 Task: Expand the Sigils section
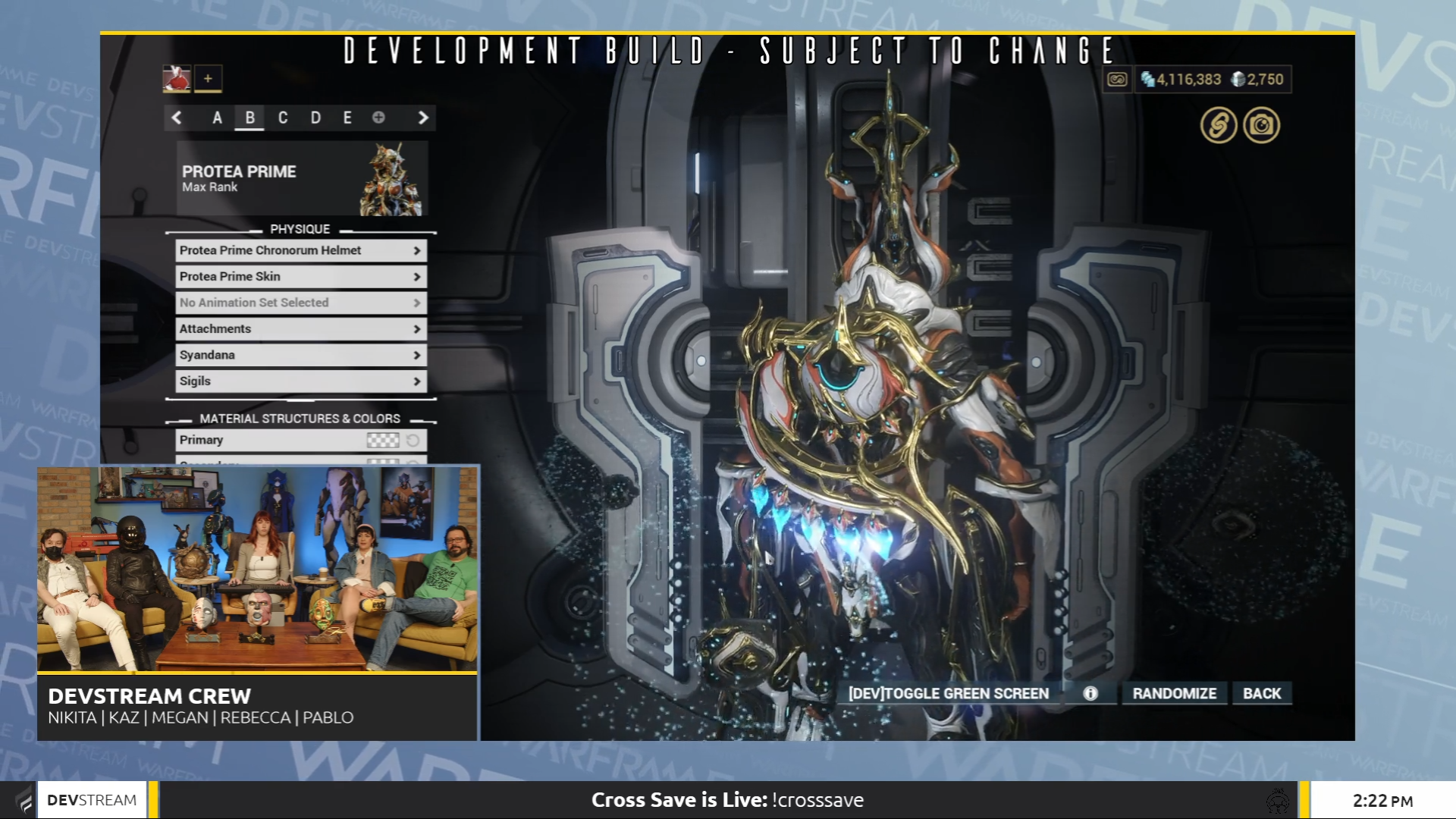tap(300, 381)
